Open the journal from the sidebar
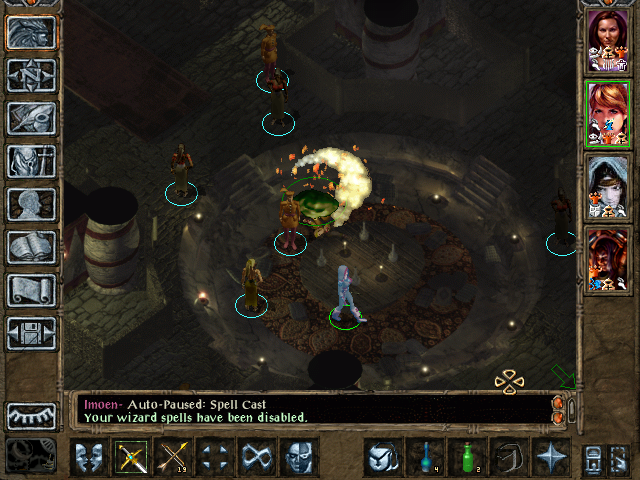The width and height of the screenshot is (640, 480). pos(31,118)
